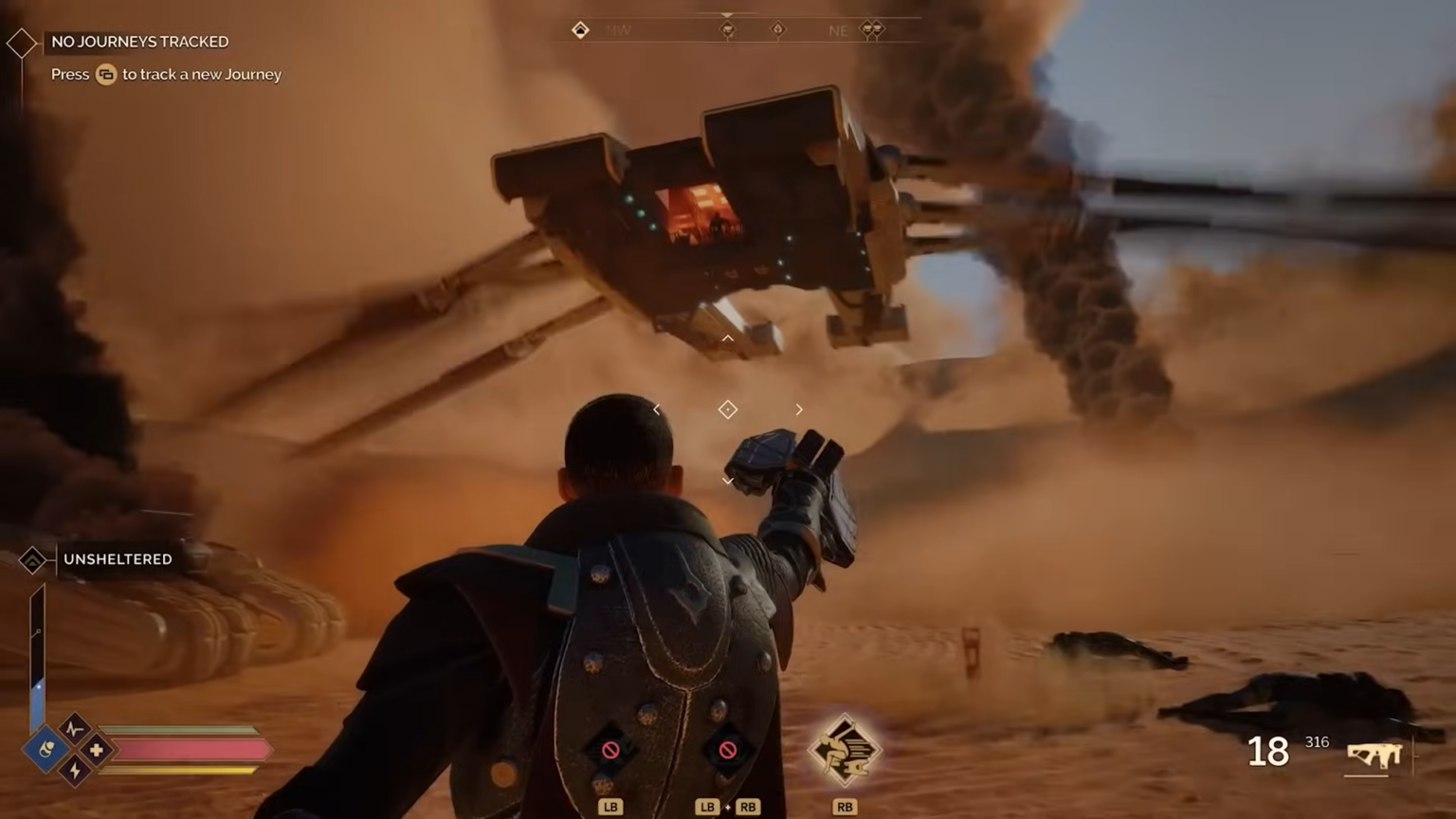
Task: Click the disabled LB + RB ability slot
Action: [x=727, y=749]
